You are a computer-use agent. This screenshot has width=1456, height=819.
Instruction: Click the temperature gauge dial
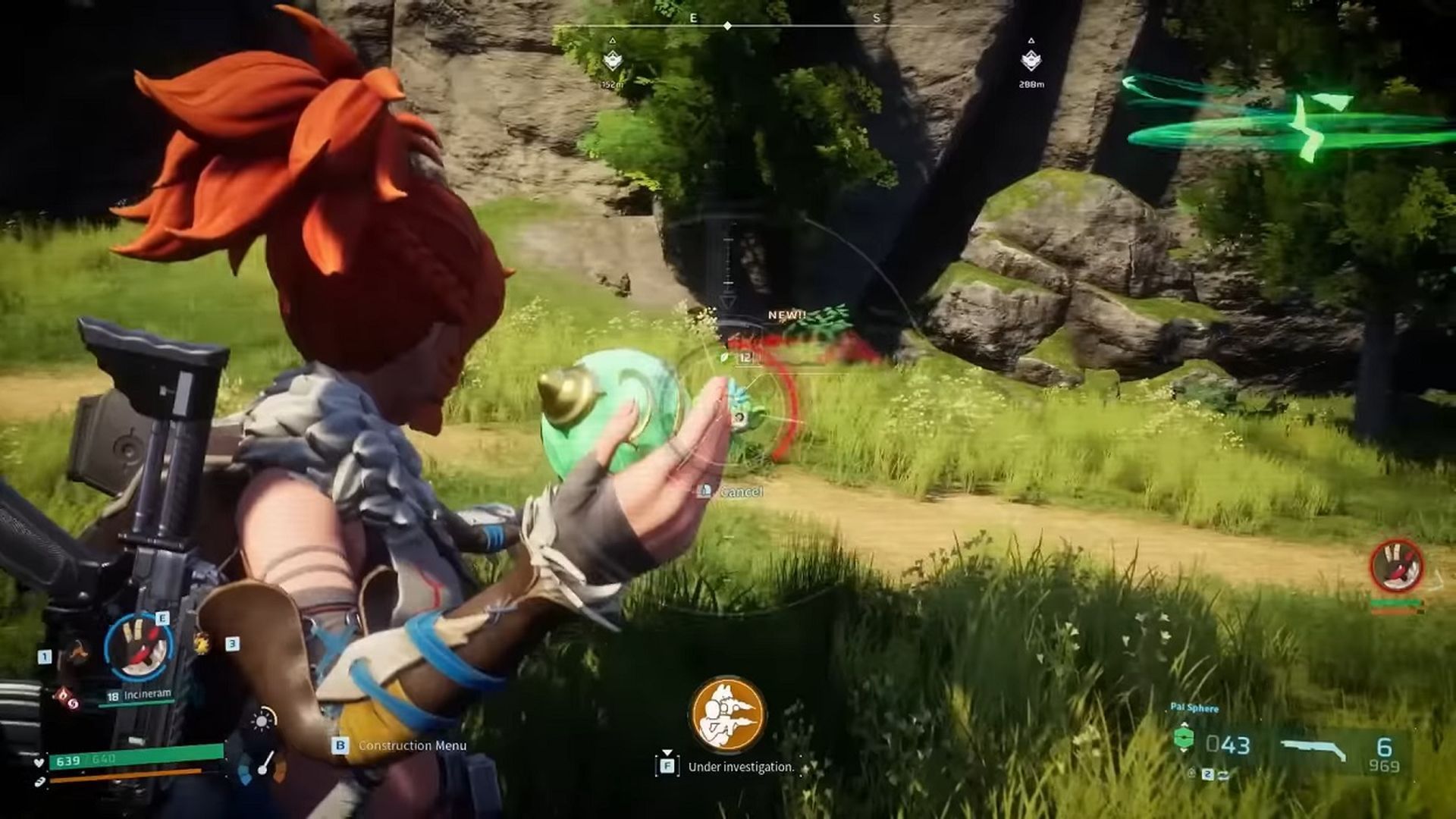(262, 766)
